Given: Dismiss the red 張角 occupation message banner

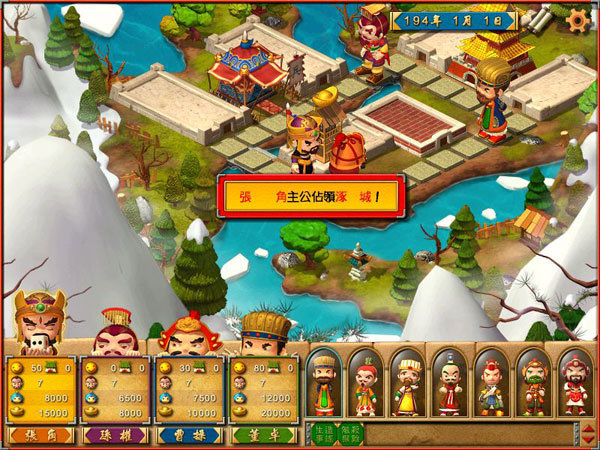Looking at the screenshot, I should pyautogui.click(x=313, y=196).
